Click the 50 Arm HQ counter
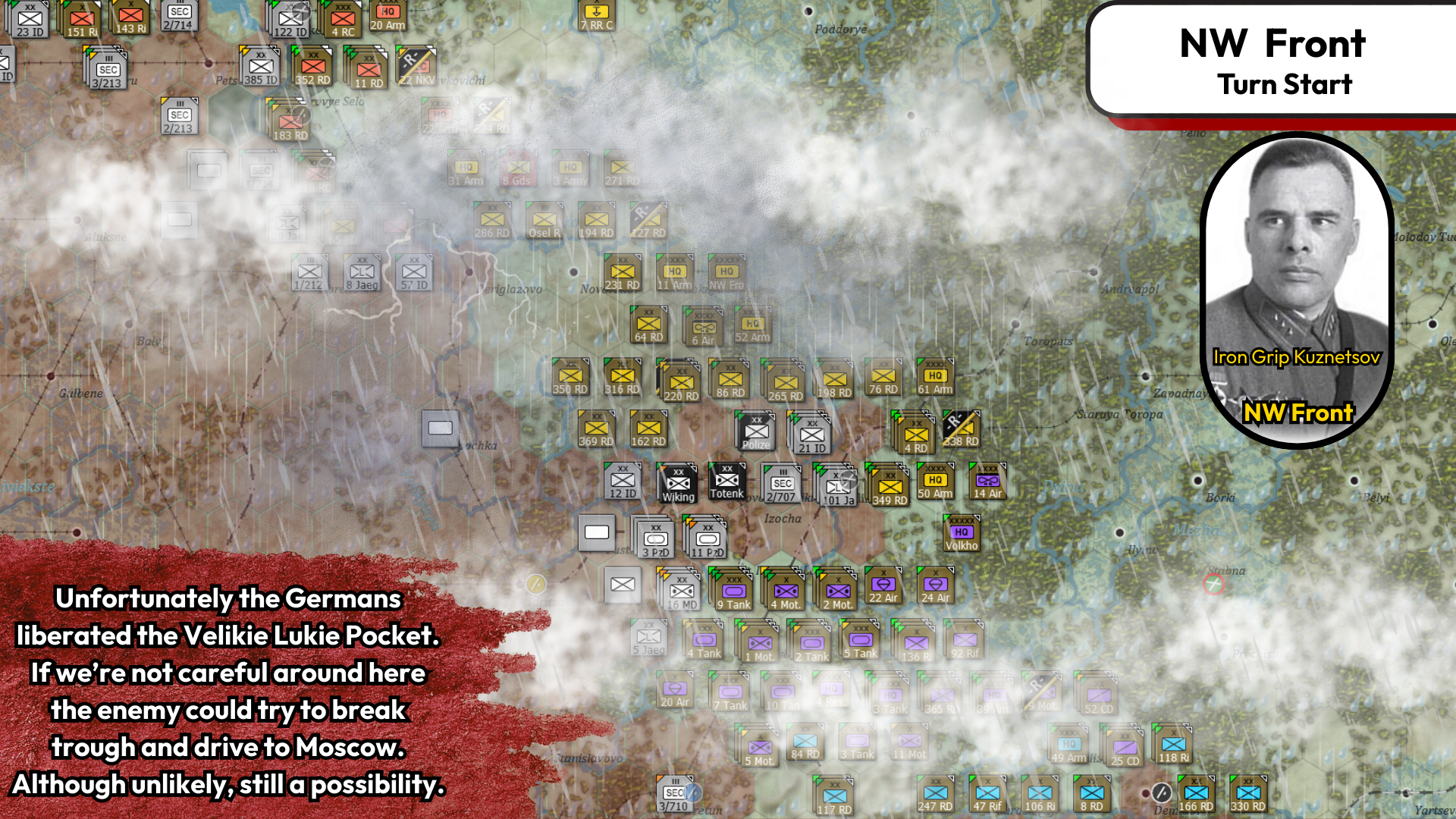Screen dimensions: 1456x819 (934, 481)
